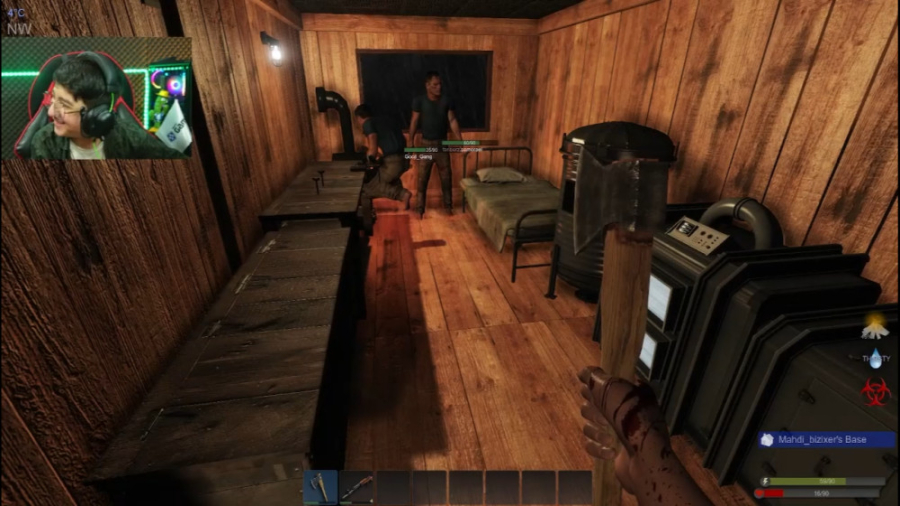Click the red biohazard status icon
Viewport: 900px width, 506px height.
pos(876,391)
